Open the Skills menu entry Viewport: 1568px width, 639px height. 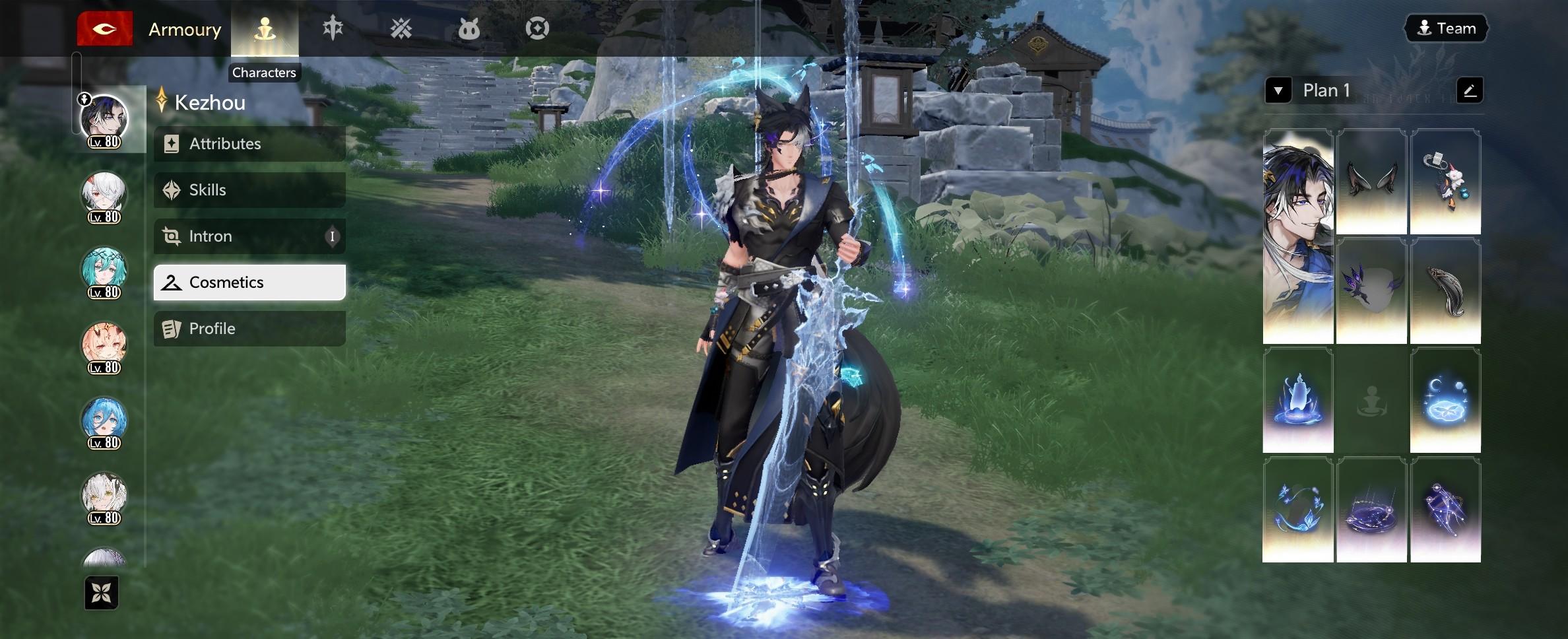tap(249, 190)
